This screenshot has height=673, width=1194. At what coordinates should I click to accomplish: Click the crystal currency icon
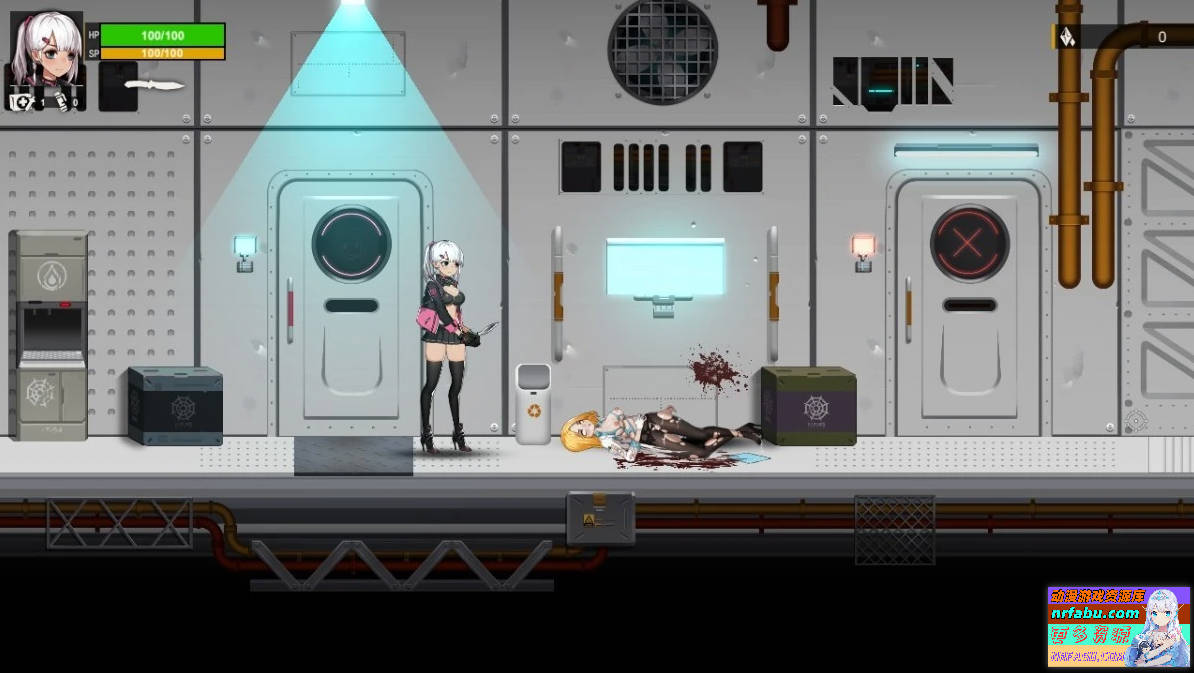point(1067,38)
